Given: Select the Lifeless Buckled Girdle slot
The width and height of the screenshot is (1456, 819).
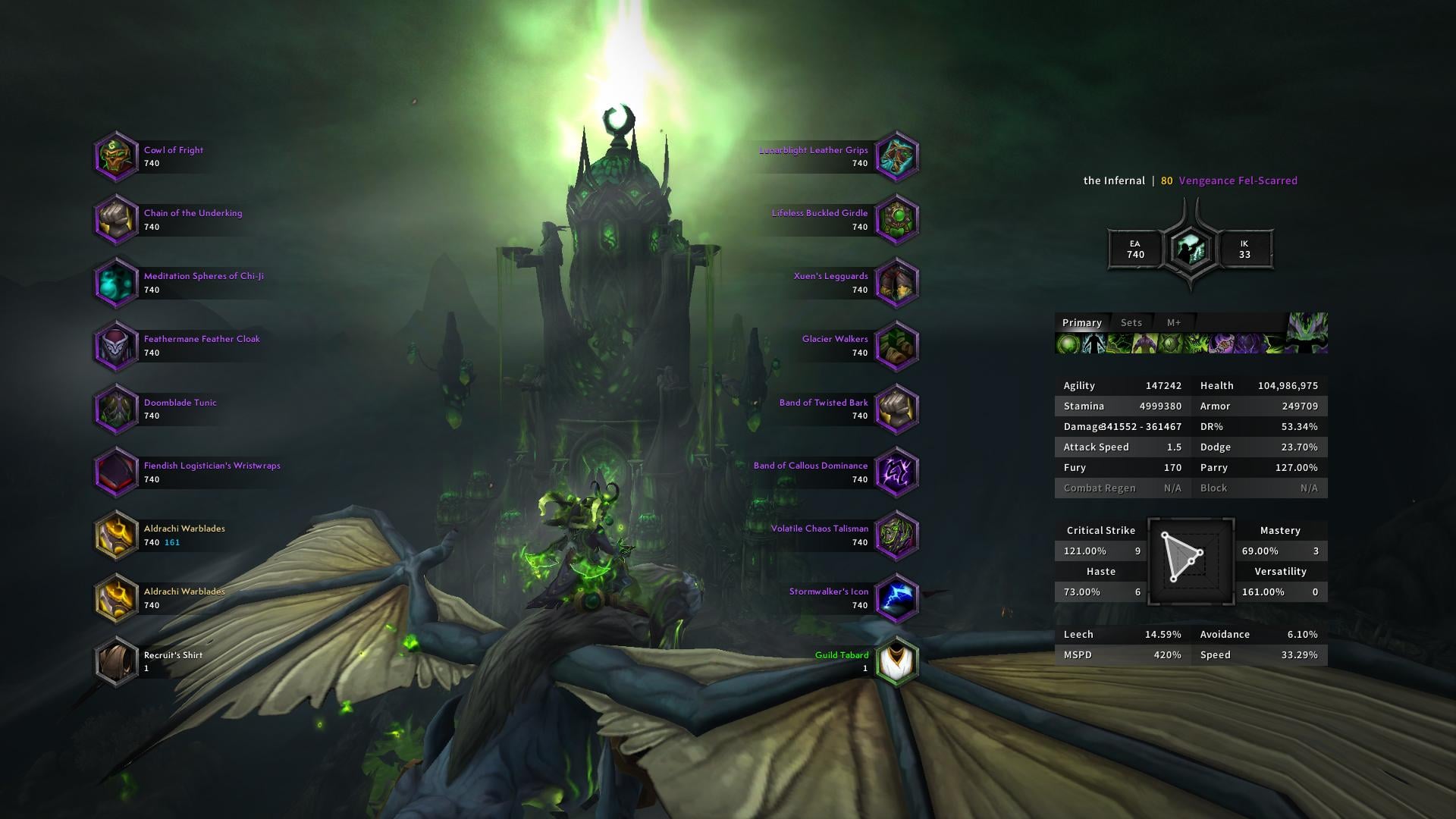Looking at the screenshot, I should tap(896, 219).
